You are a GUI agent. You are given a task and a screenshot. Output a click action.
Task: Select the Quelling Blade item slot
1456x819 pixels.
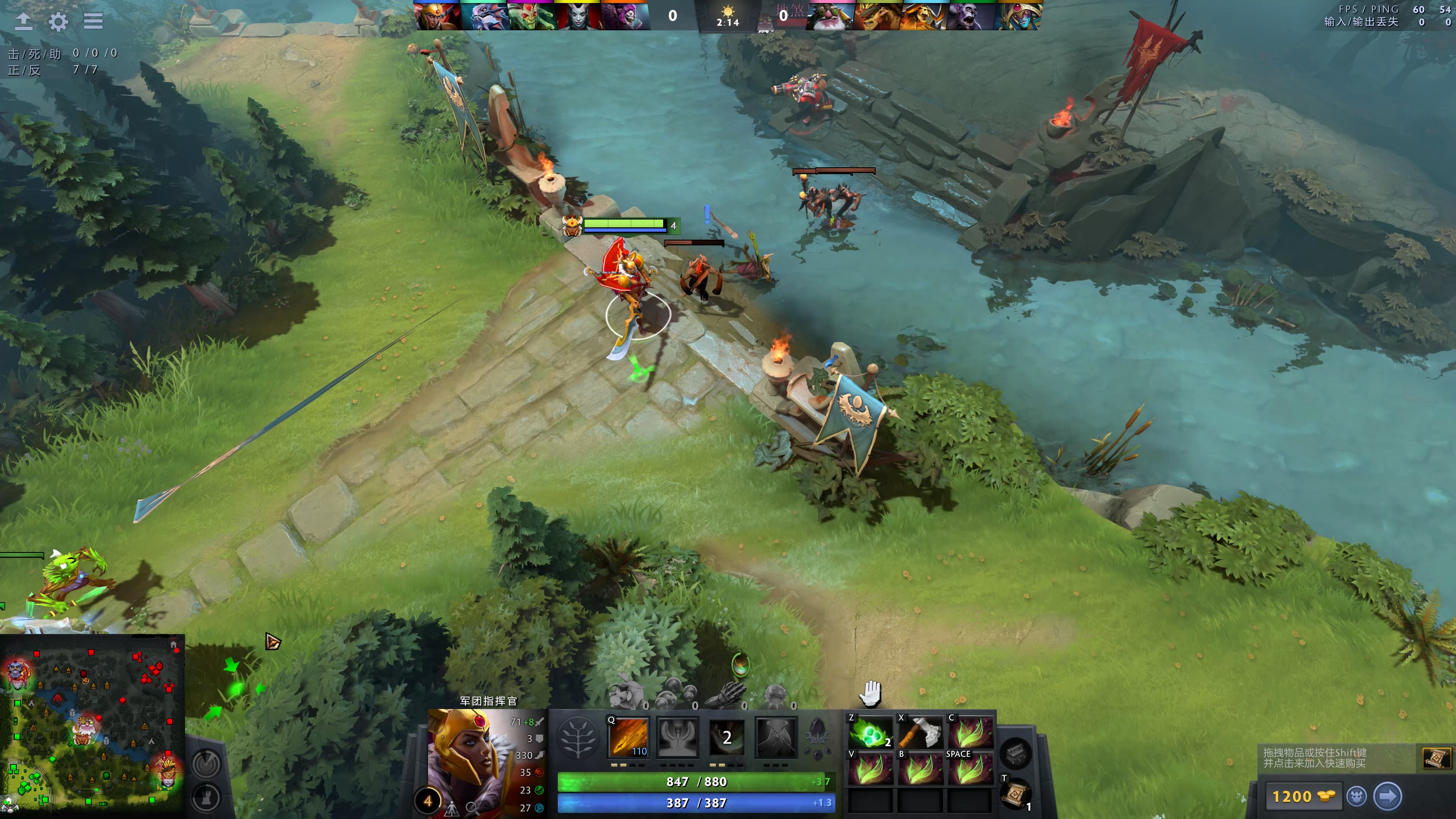pos(919,733)
